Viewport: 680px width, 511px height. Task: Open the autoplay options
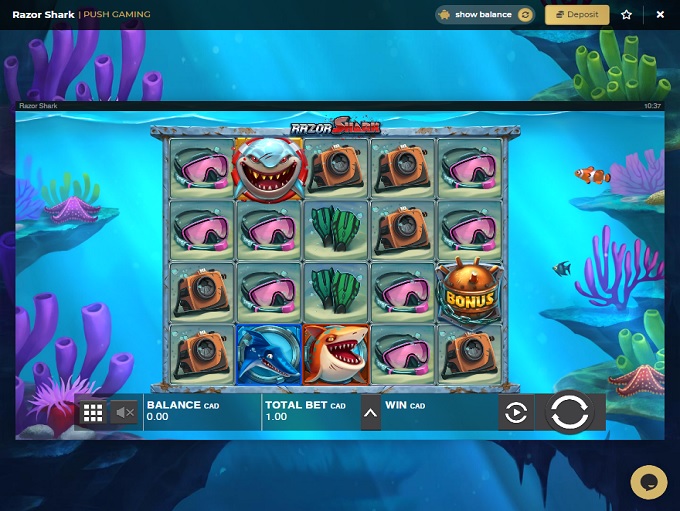pos(516,412)
